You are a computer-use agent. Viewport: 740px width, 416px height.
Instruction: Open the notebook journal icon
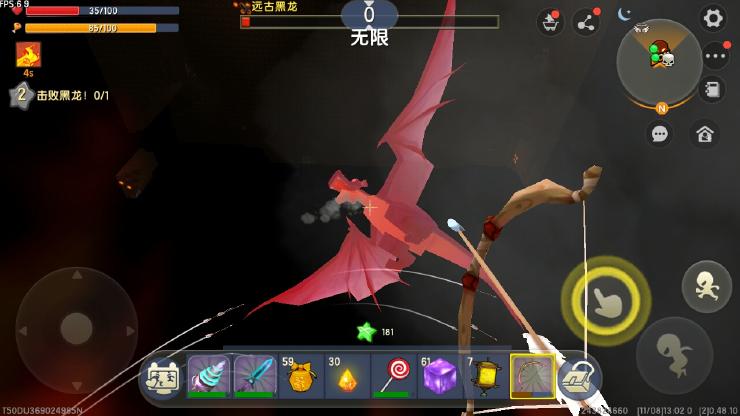point(713,90)
